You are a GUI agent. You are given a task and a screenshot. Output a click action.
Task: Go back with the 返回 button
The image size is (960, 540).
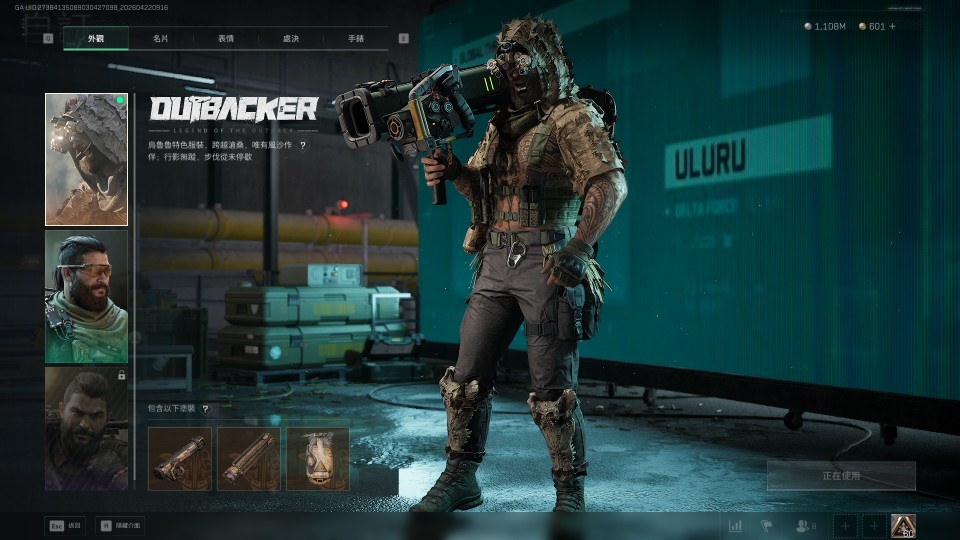click(x=65, y=525)
